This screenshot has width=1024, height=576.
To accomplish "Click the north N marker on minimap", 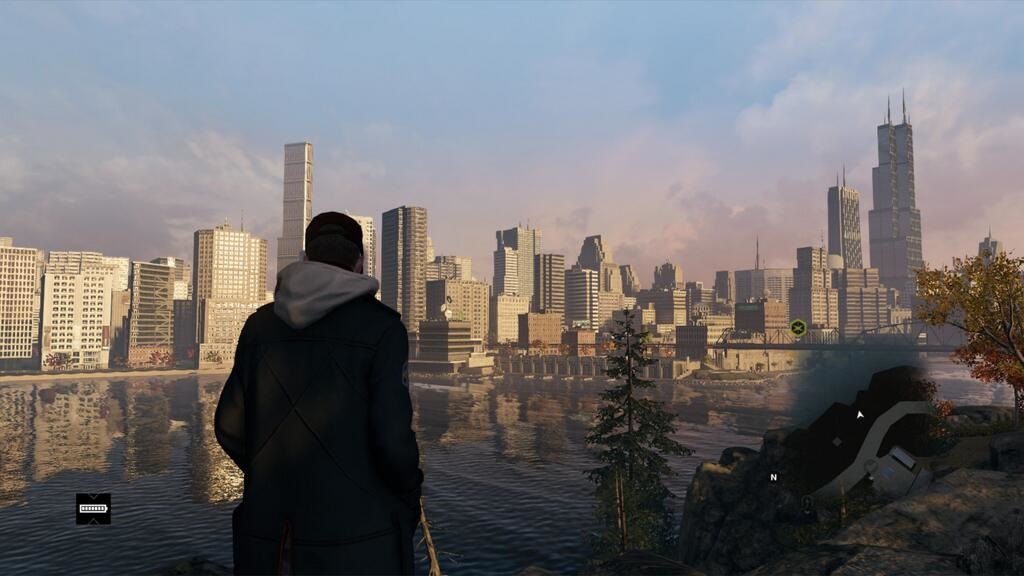I will [x=773, y=477].
